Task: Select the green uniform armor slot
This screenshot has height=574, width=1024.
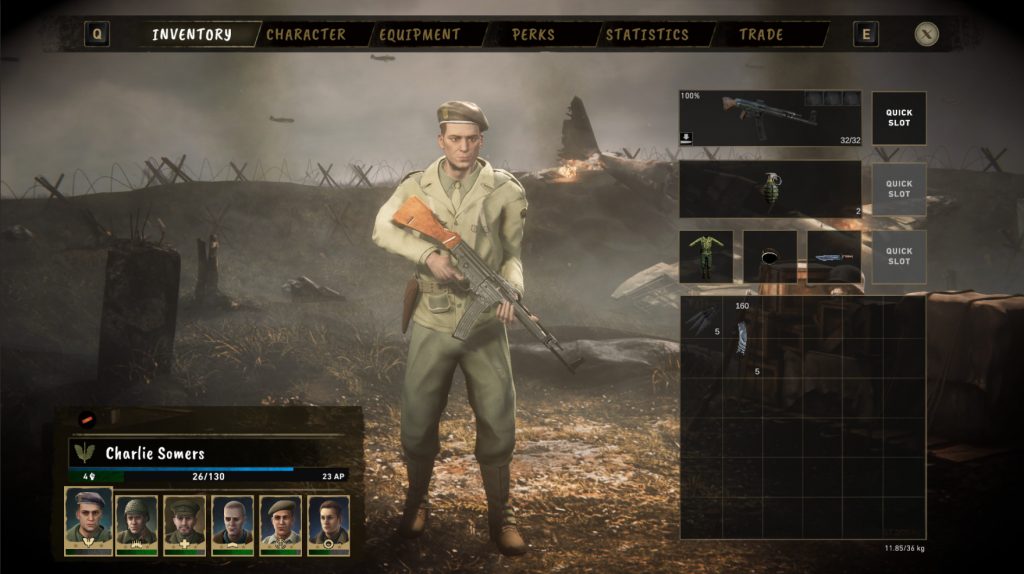Action: pos(706,257)
